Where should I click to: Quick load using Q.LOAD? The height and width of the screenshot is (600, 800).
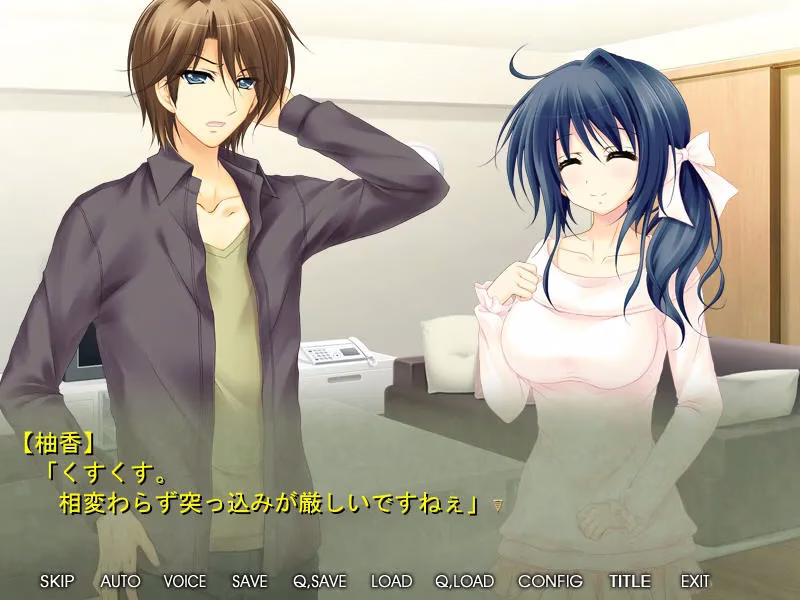[x=464, y=581]
